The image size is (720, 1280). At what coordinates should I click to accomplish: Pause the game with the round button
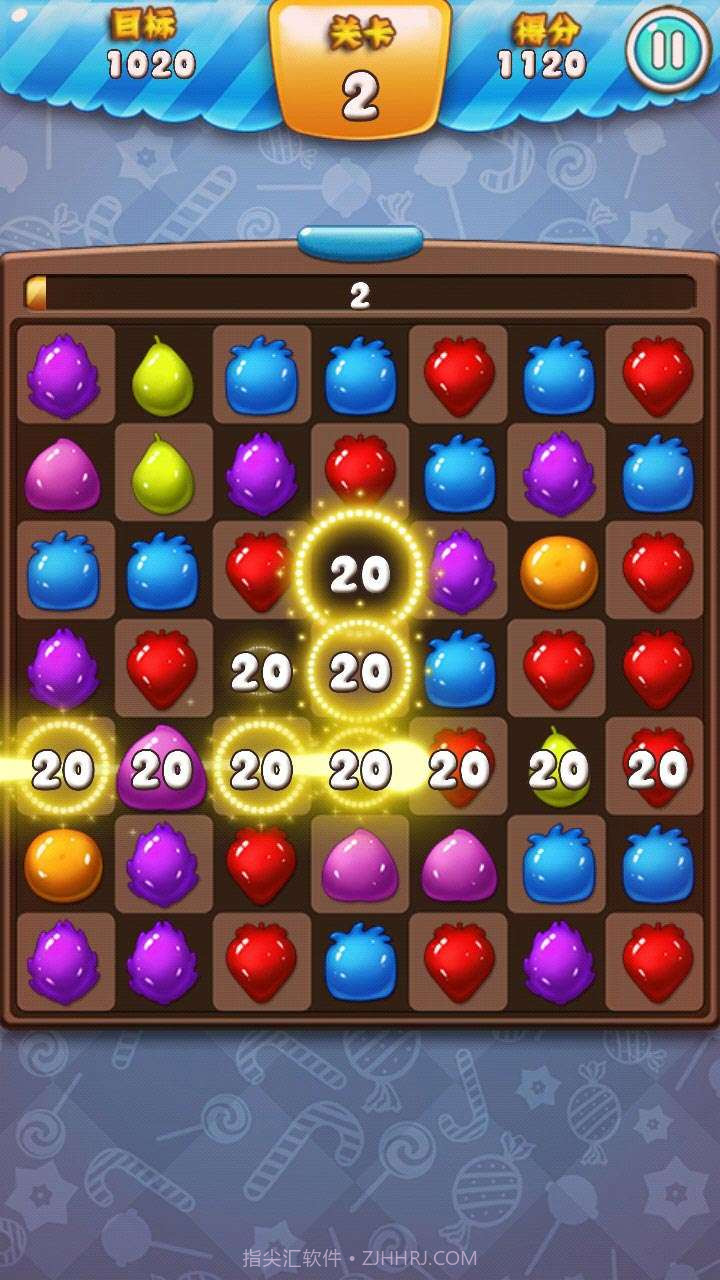click(x=667, y=50)
